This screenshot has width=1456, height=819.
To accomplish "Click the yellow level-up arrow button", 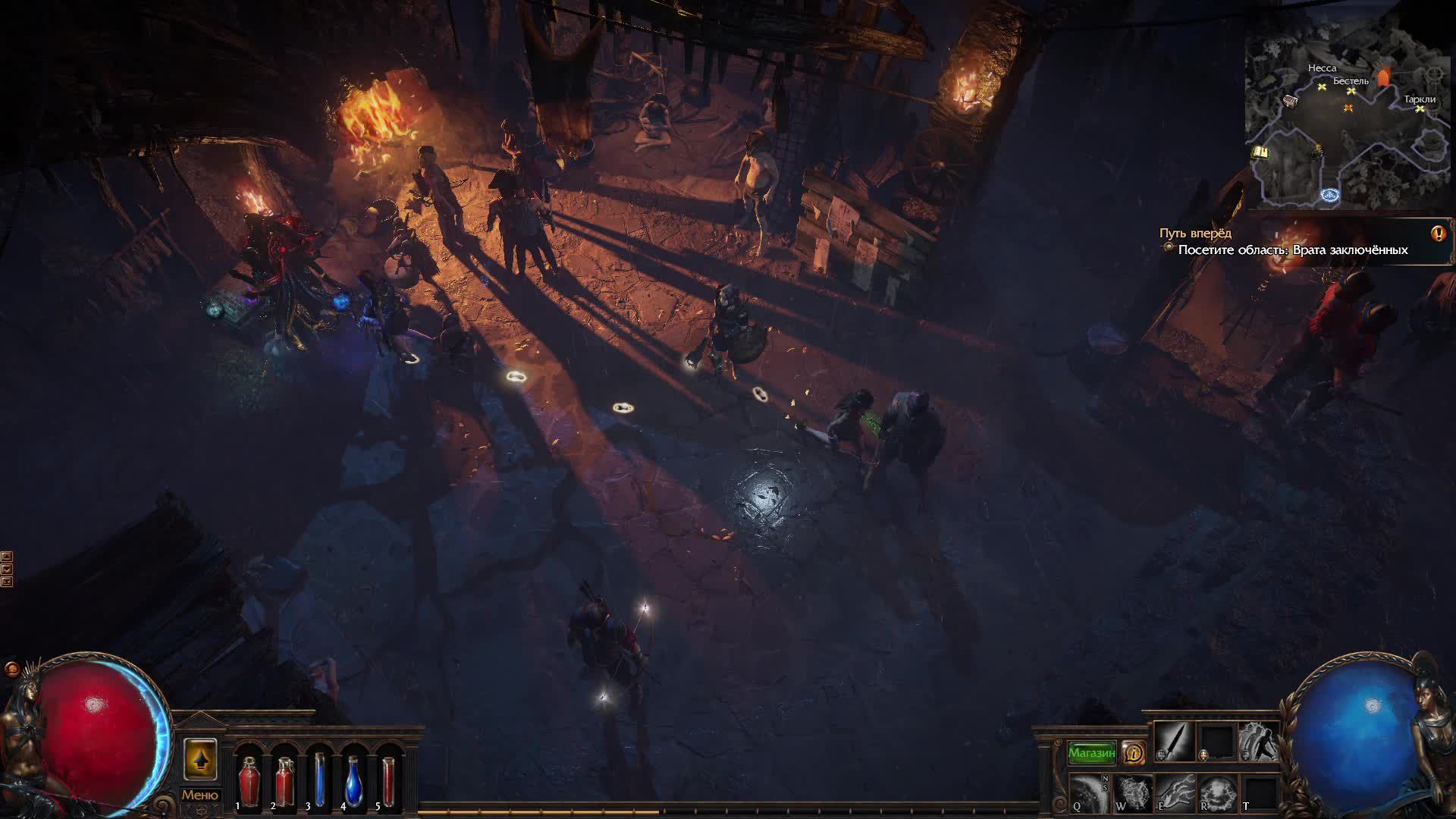I will 199,759.
